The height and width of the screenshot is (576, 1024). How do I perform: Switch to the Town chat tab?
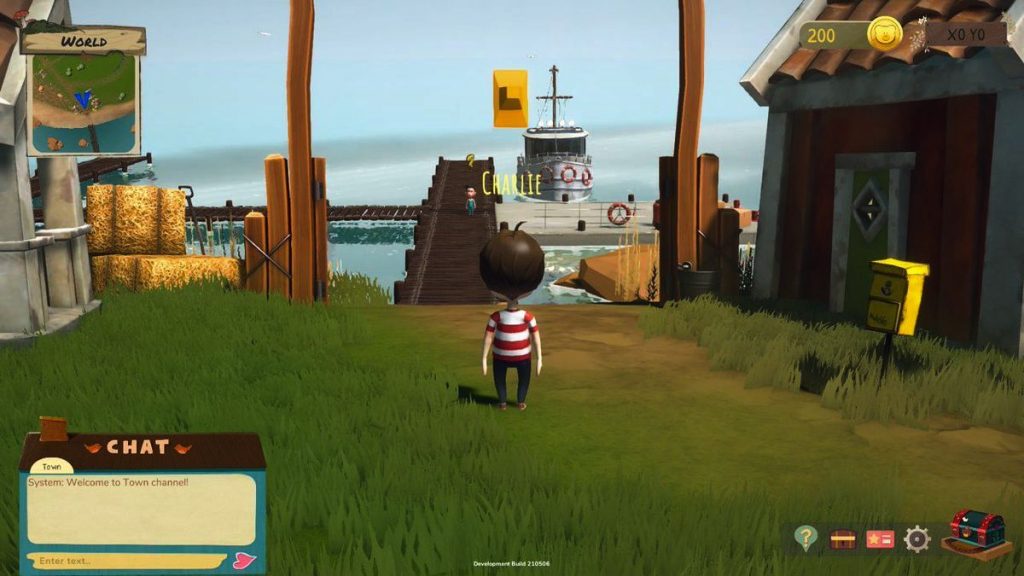[51, 467]
